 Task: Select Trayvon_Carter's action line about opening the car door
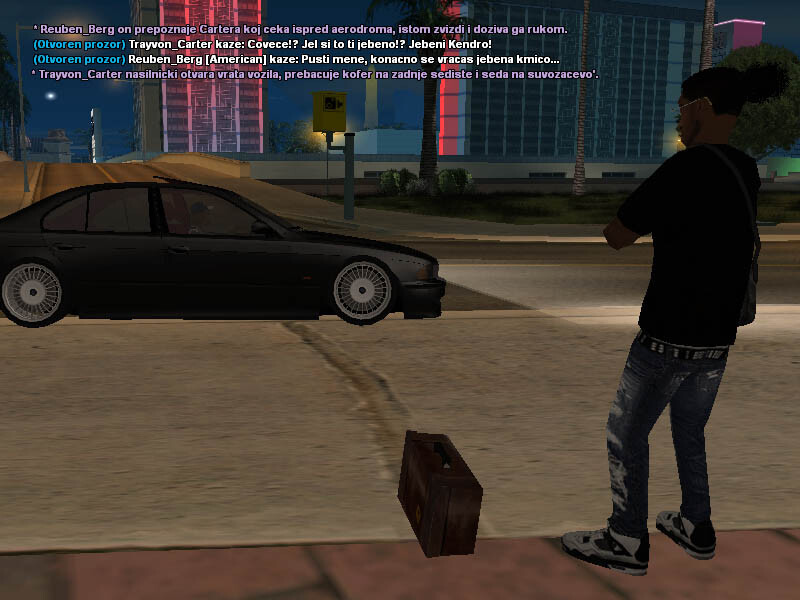(315, 75)
